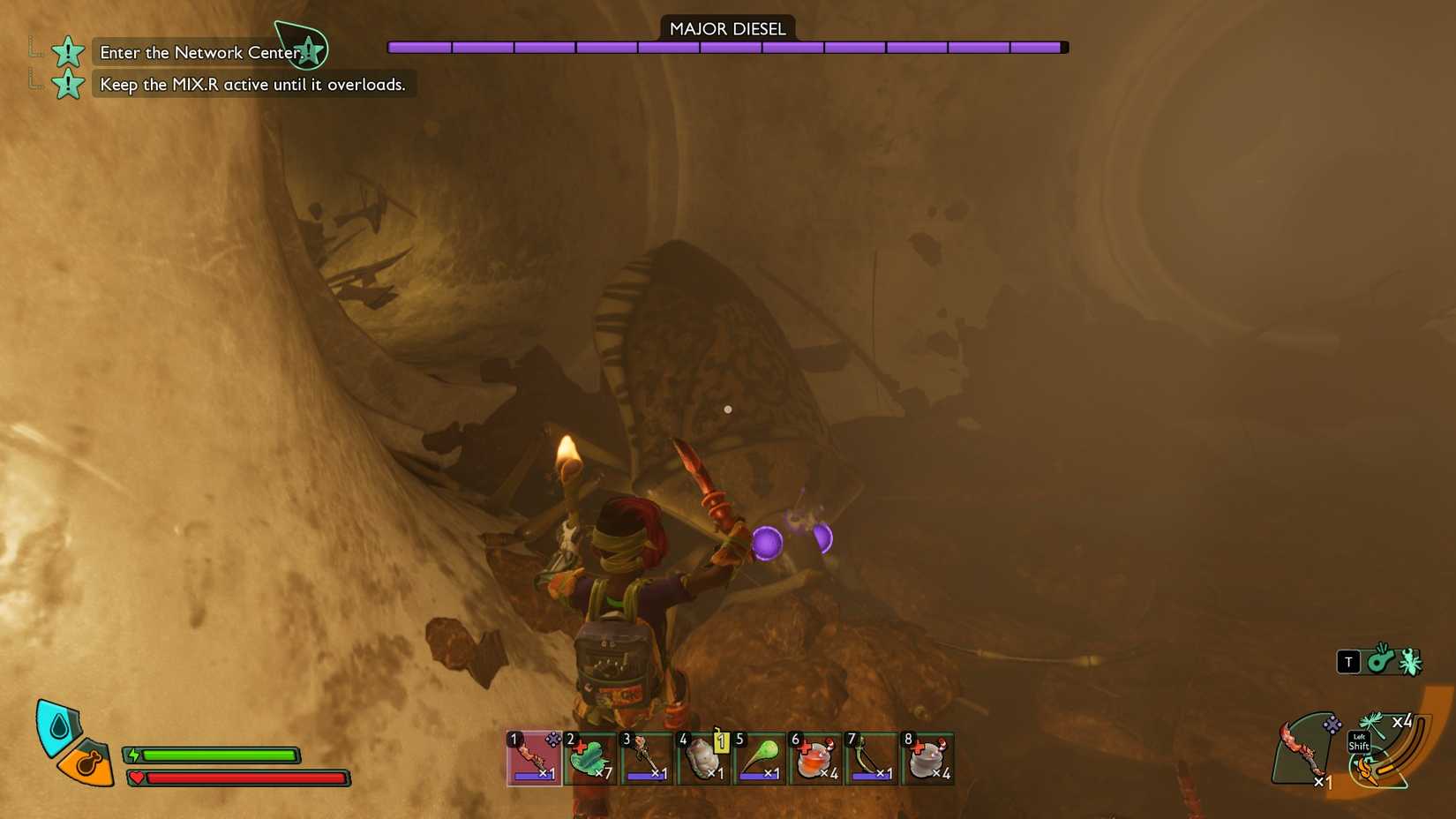The image size is (1456, 819).
Task: Click the Keep the MIX.R active until overloads text
Action: (252, 84)
